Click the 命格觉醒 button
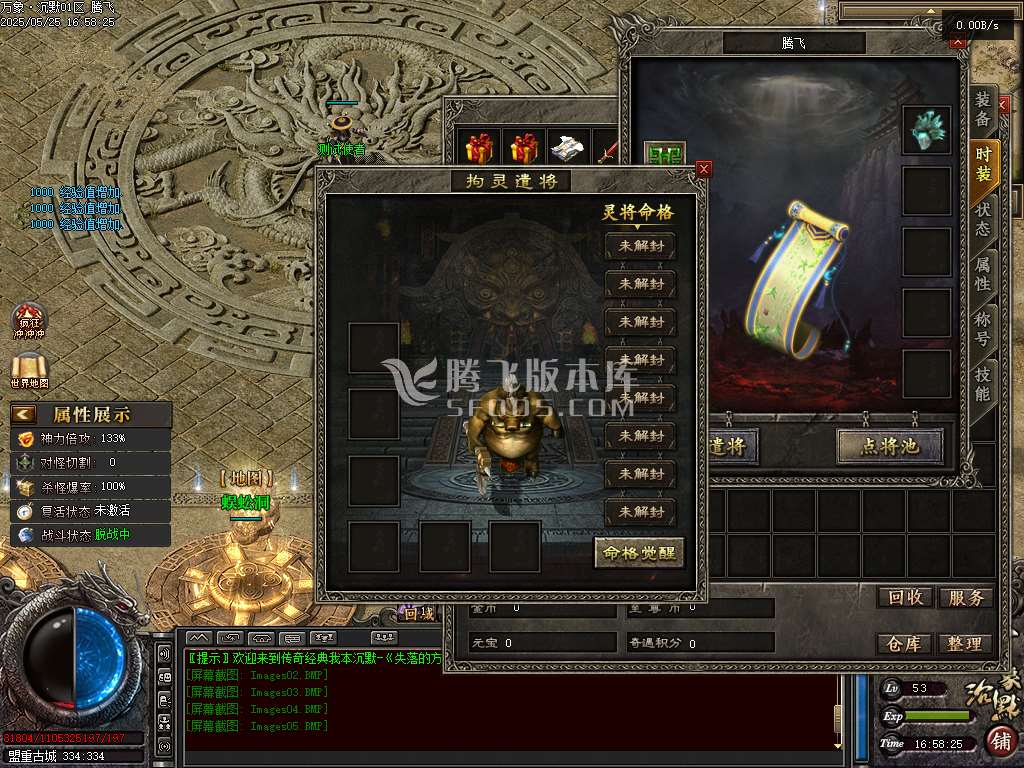1024x768 pixels. point(639,553)
